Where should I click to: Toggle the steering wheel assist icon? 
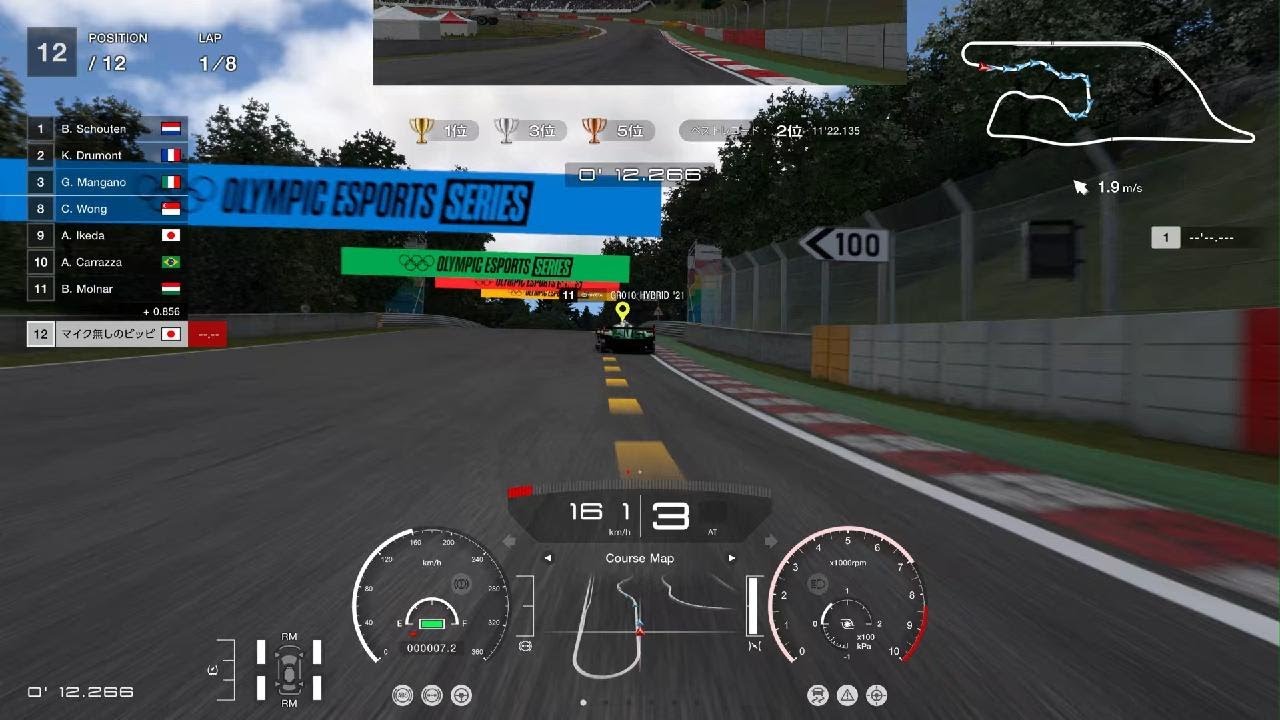point(462,695)
